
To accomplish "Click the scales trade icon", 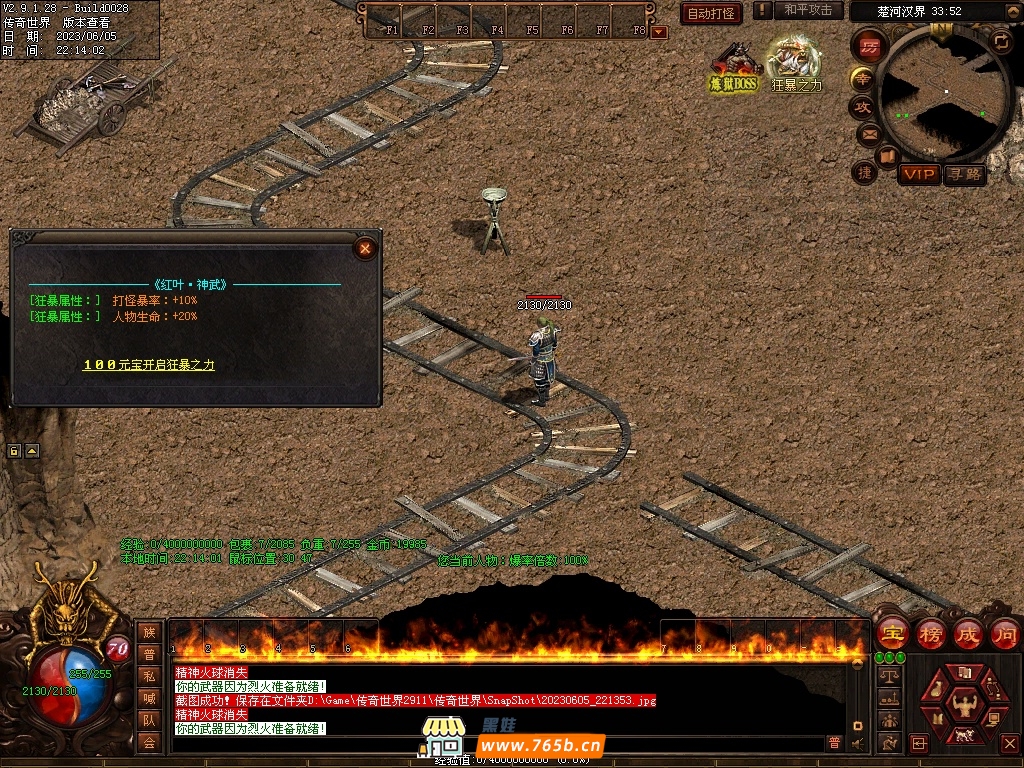I will tap(887, 676).
